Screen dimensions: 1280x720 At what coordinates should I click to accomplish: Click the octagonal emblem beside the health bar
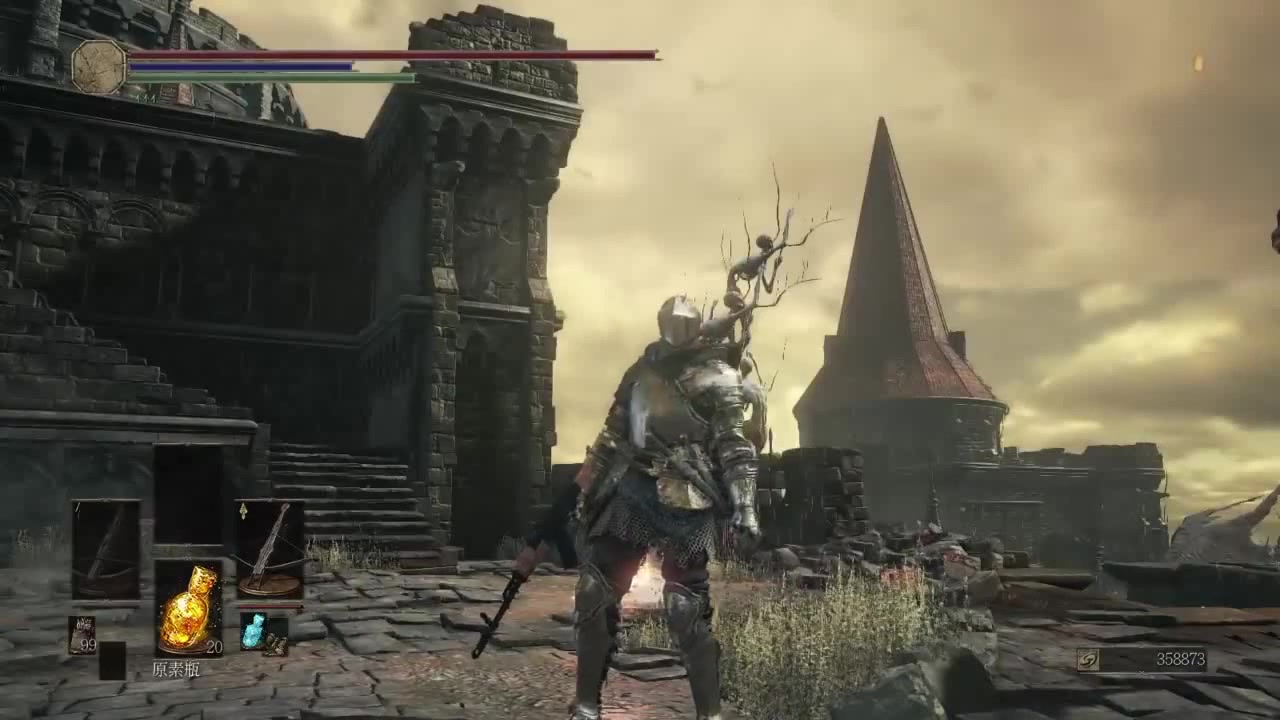(x=99, y=67)
